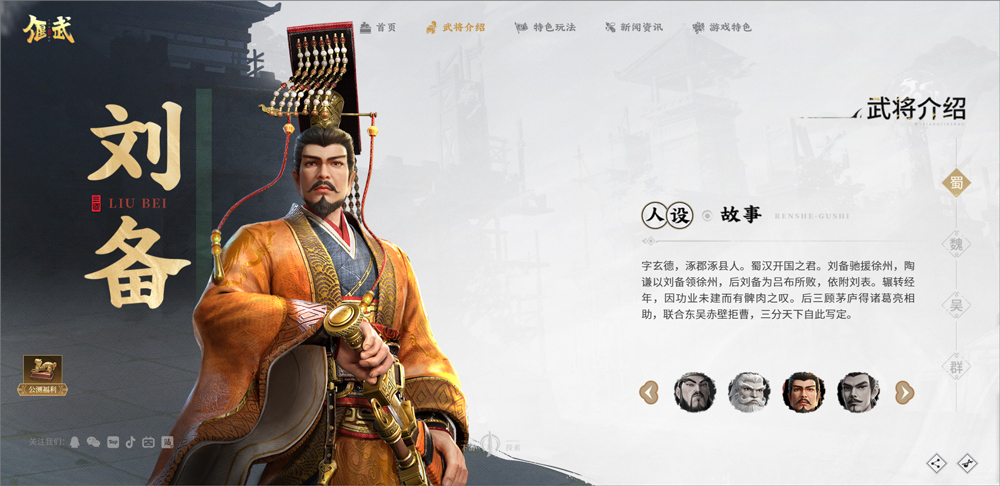The height and width of the screenshot is (486, 1000).
Task: Choose the white-bearded elder portrait
Action: coord(749,392)
